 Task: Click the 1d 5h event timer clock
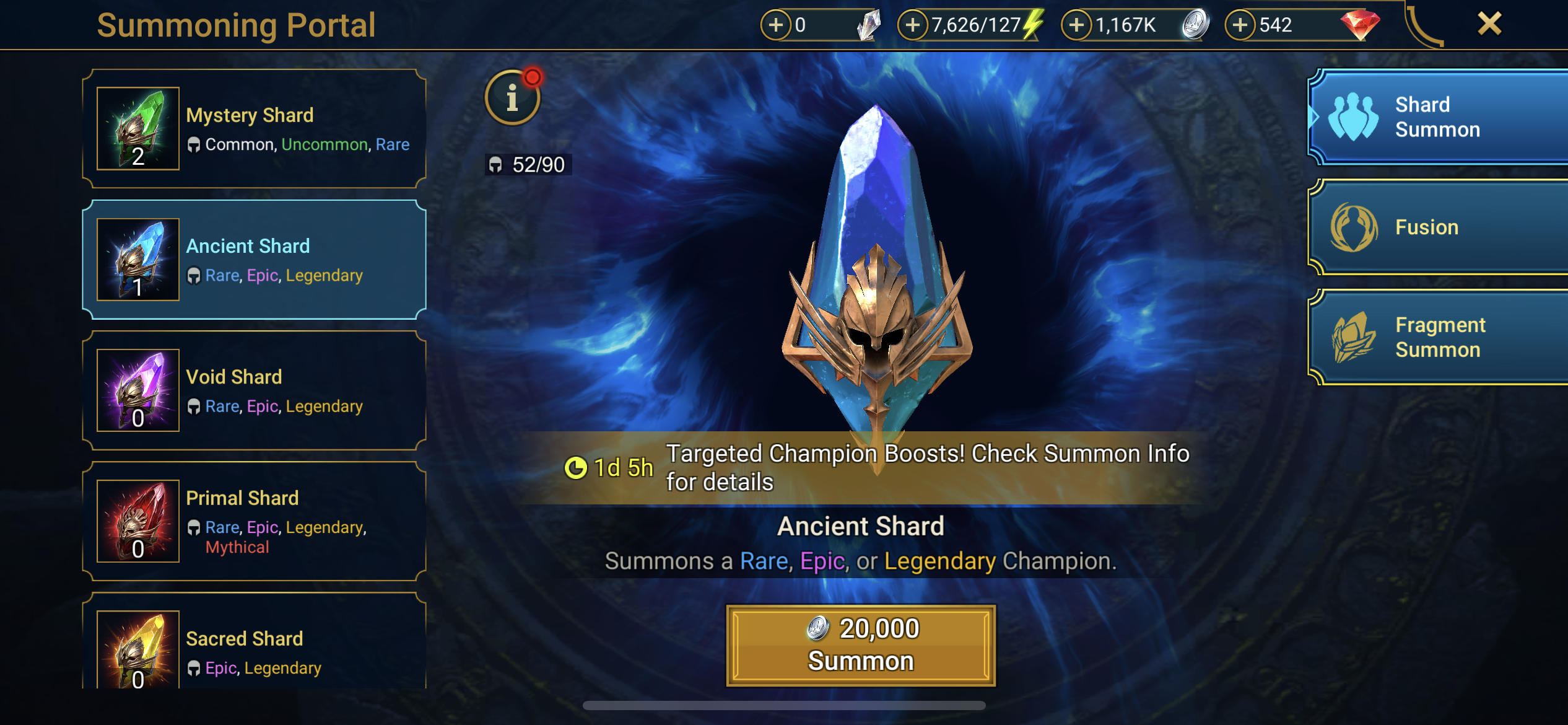pyautogui.click(x=577, y=468)
